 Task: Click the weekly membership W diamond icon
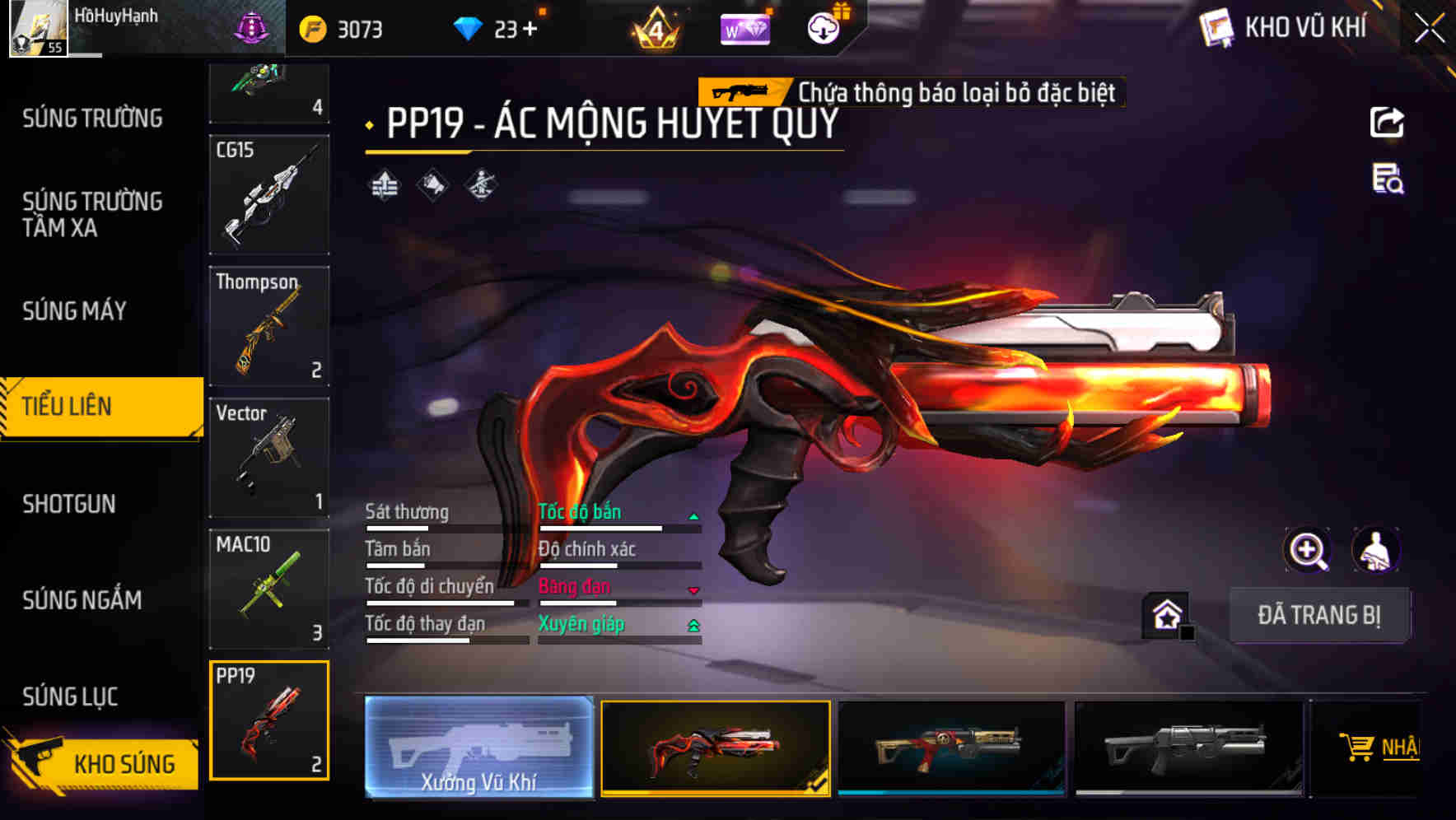click(744, 27)
